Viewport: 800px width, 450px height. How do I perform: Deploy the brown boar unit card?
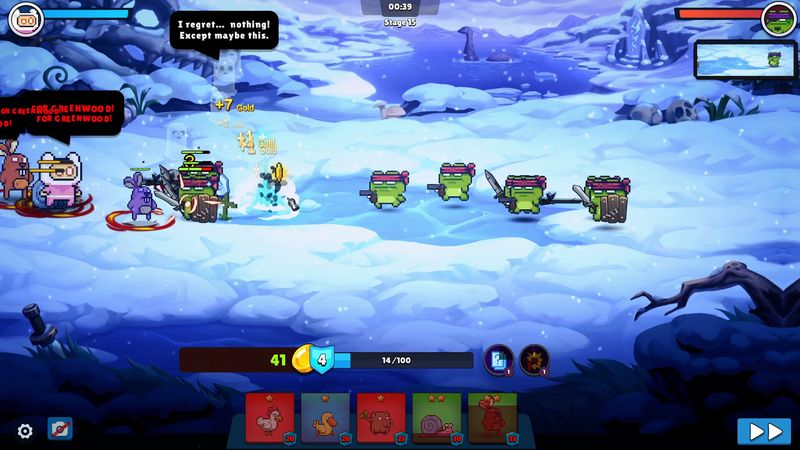coord(381,417)
